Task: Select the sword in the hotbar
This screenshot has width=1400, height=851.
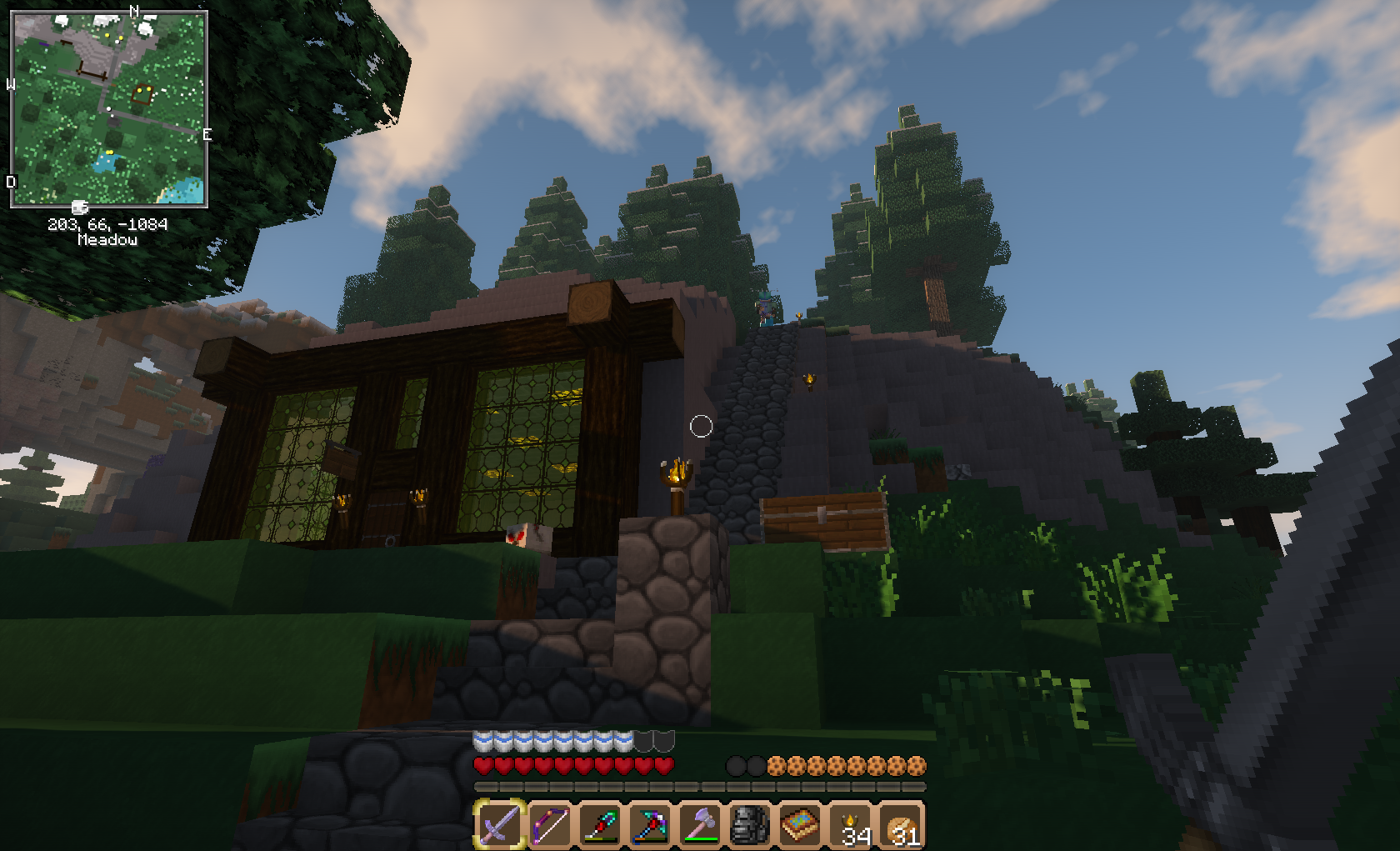Action: 499,824
